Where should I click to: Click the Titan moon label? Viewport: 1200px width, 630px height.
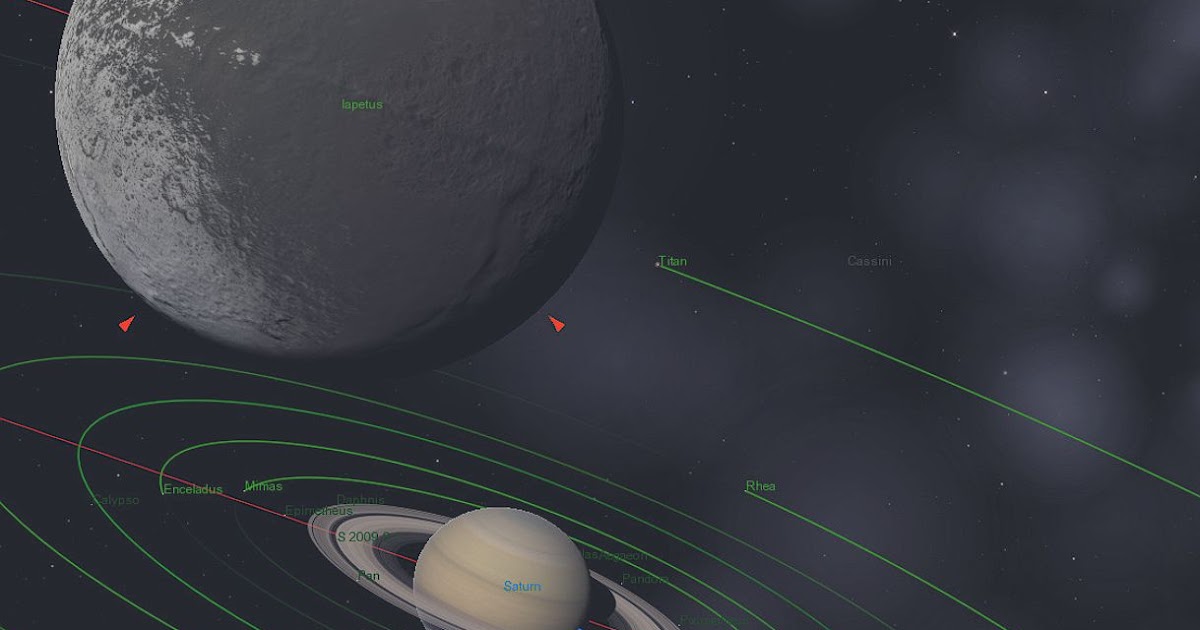pos(673,262)
